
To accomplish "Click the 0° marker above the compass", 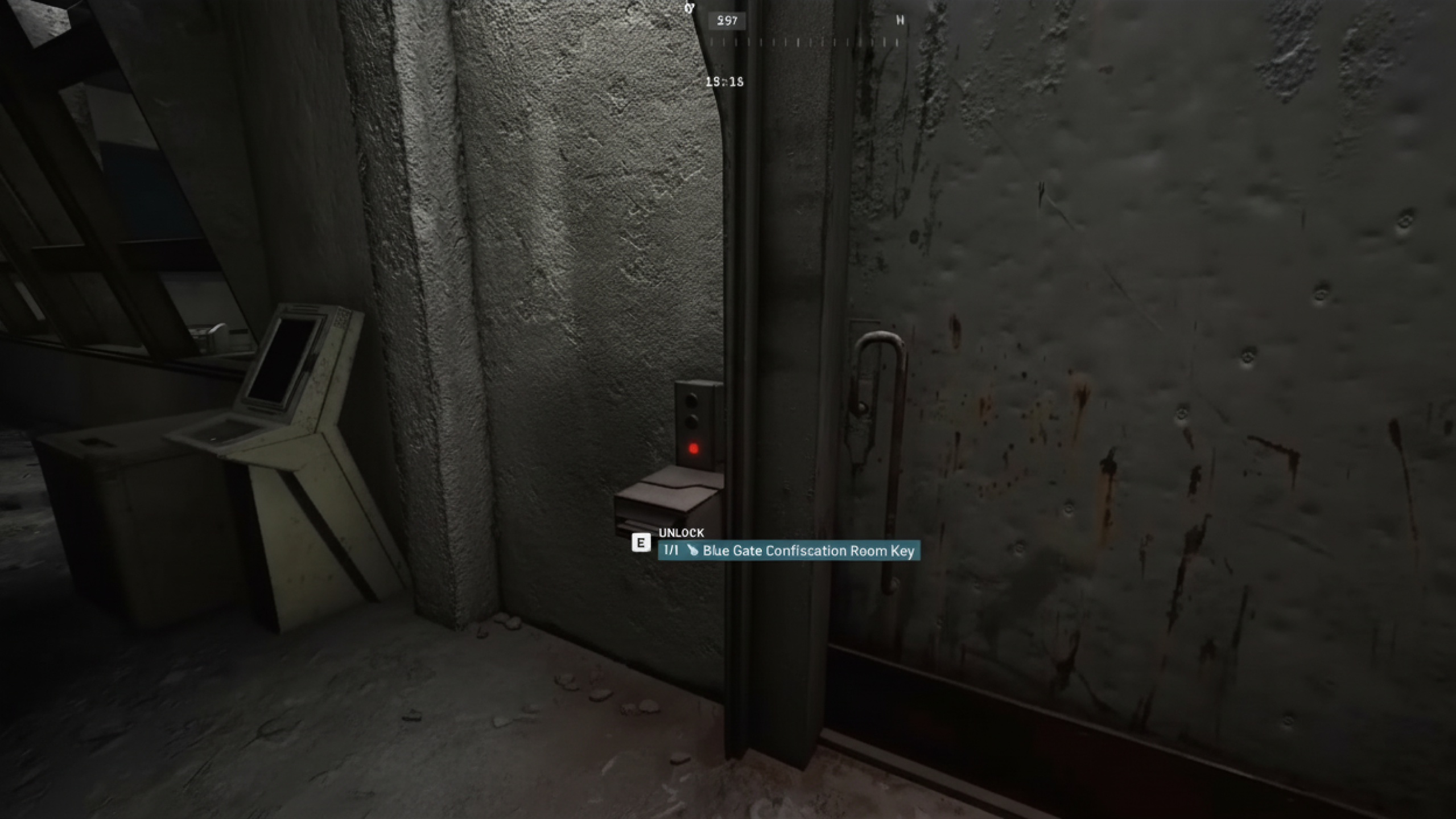I will tap(689, 9).
